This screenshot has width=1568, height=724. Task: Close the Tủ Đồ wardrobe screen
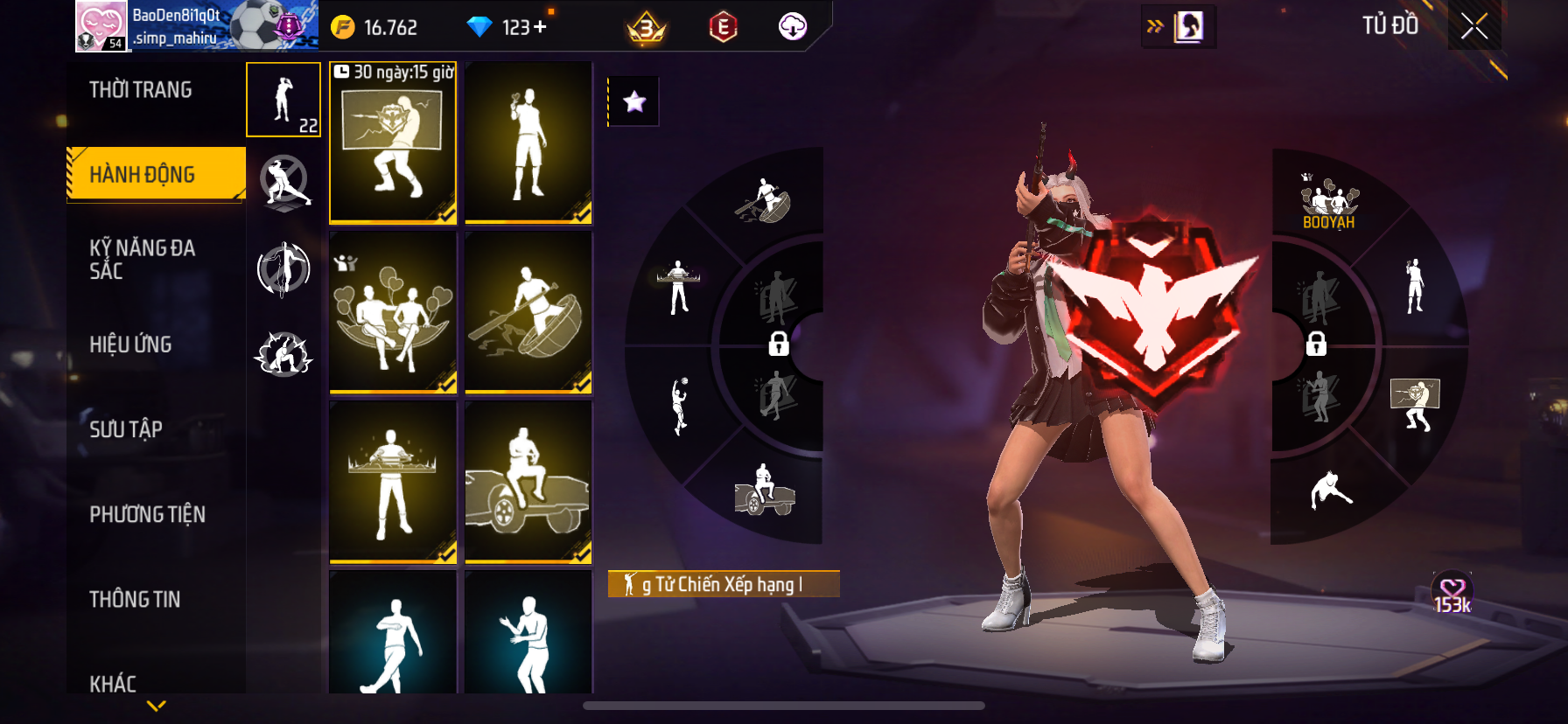[1474, 27]
